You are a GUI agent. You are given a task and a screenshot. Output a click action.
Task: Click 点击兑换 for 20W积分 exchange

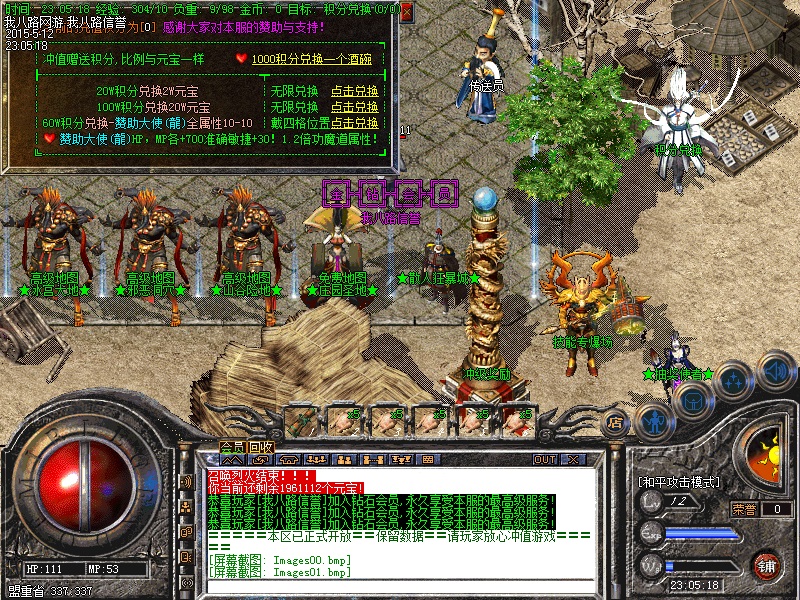click(x=355, y=91)
